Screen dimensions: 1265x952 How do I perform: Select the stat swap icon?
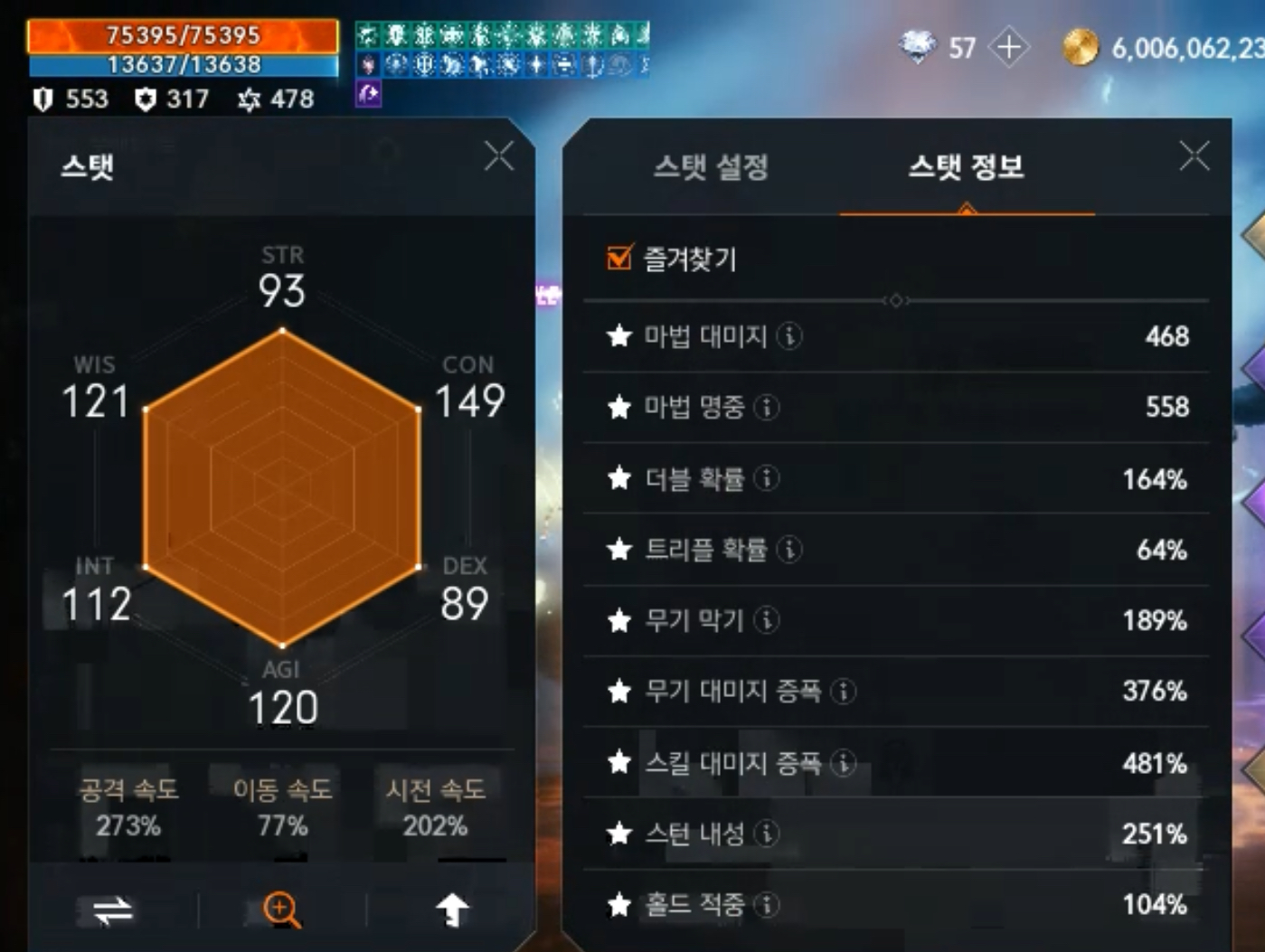[x=106, y=910]
